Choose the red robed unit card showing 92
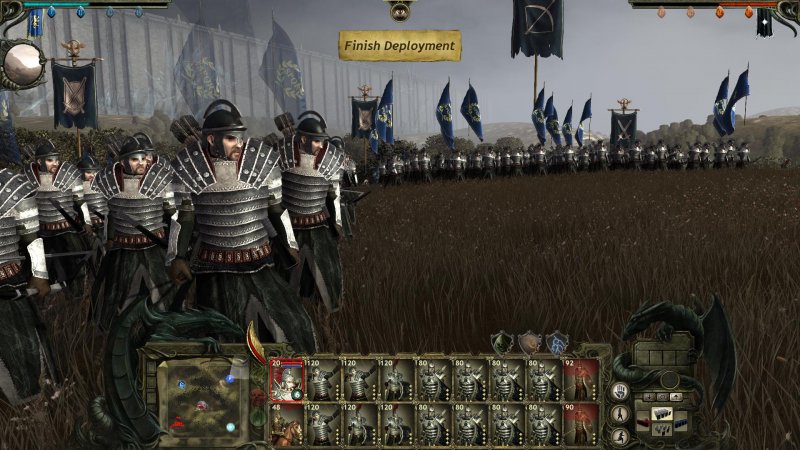800x450 pixels. 581,380
